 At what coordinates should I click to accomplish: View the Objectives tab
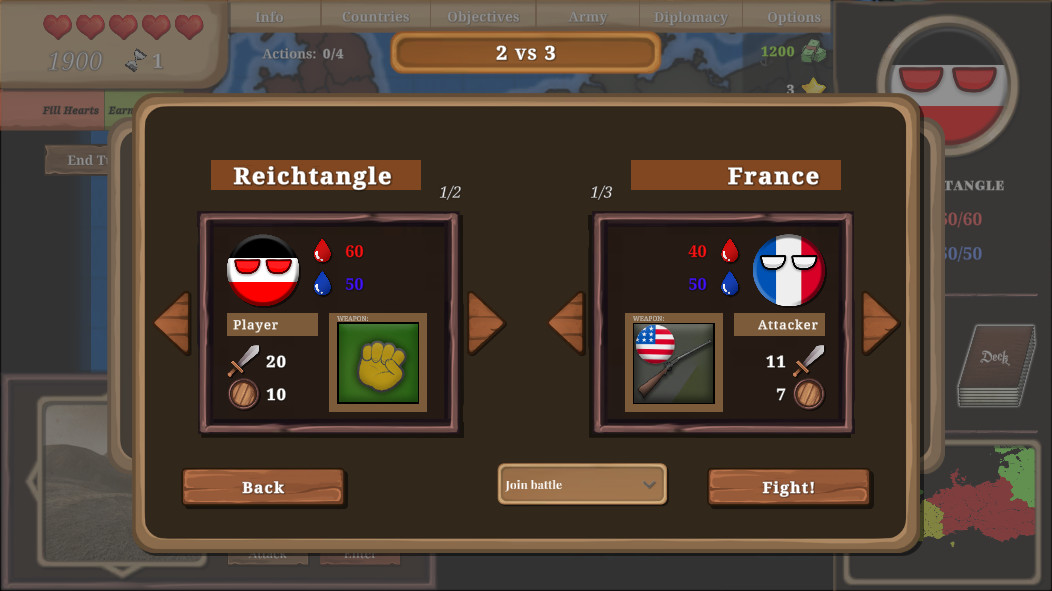coord(483,16)
